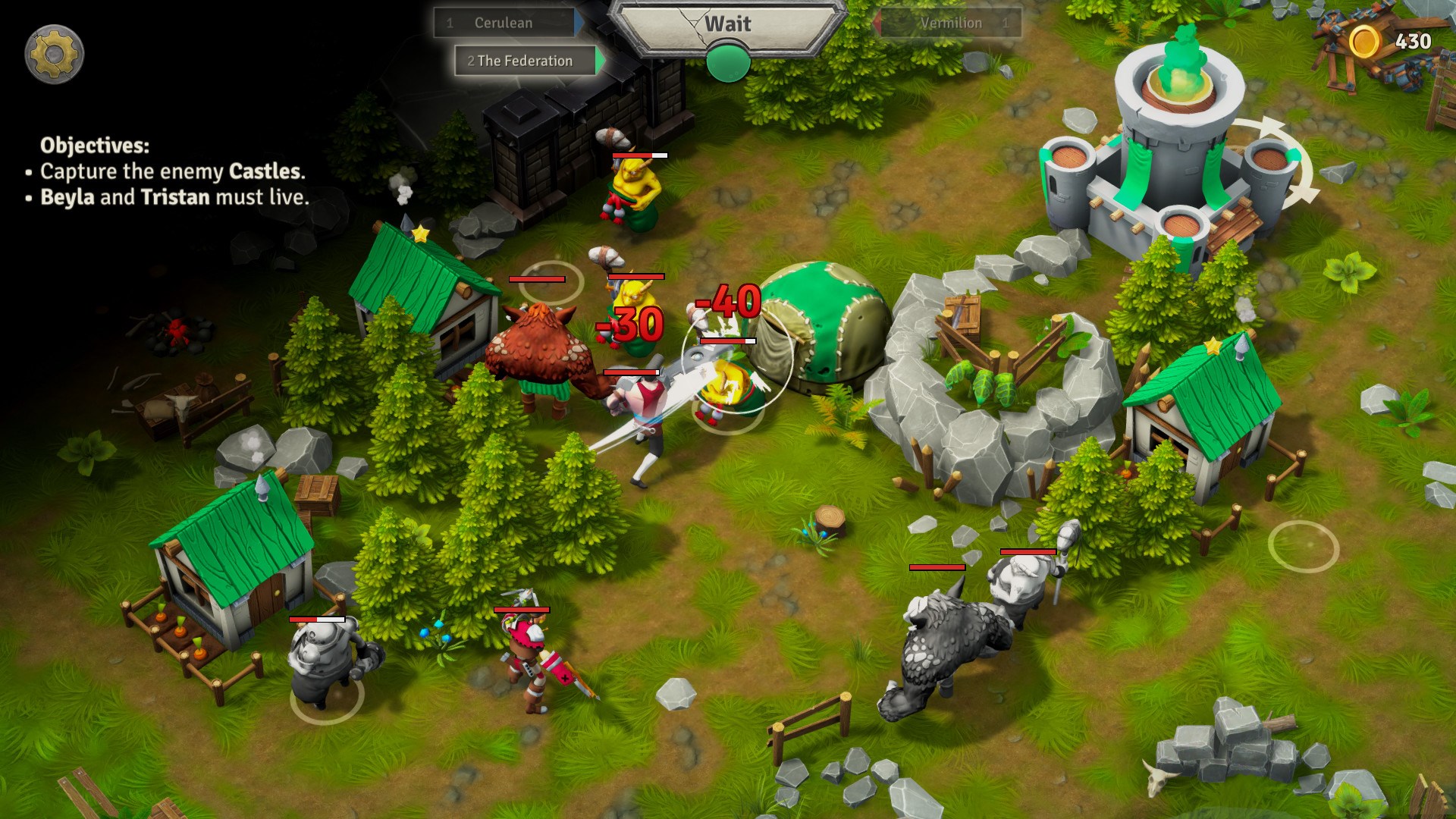The width and height of the screenshot is (1456, 819).
Task: Open the gear settings menu
Action: 54,54
